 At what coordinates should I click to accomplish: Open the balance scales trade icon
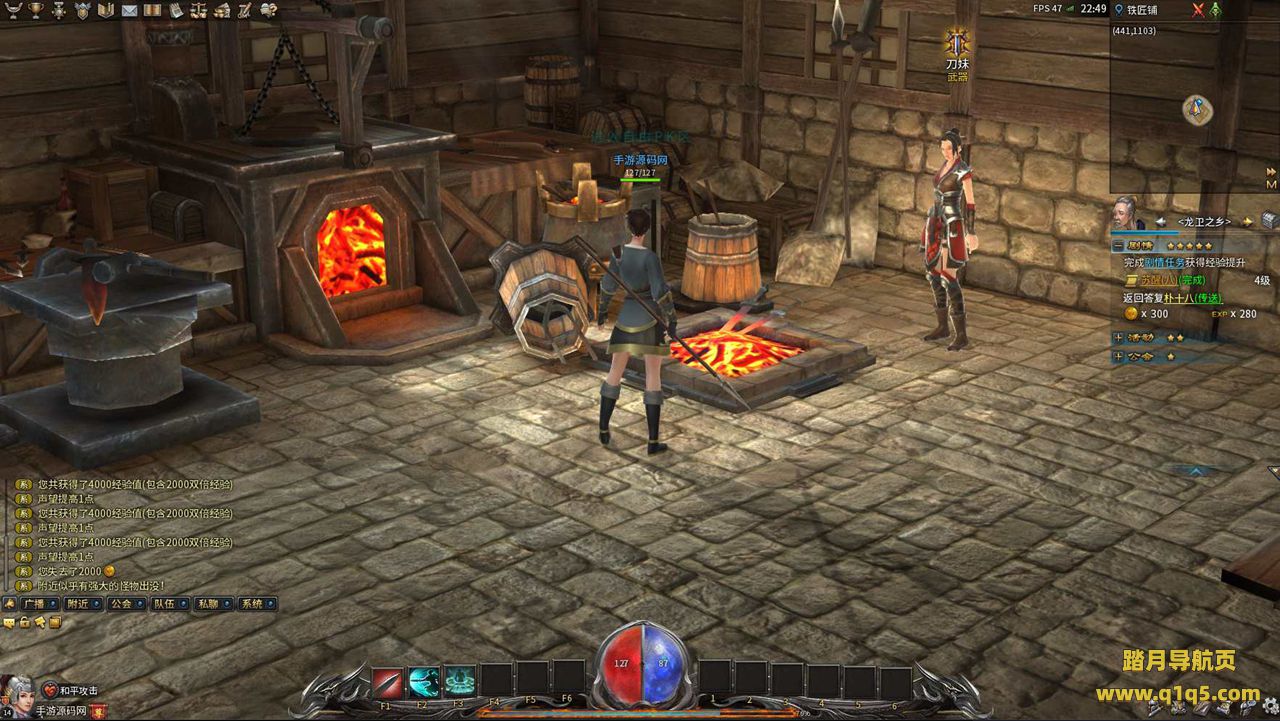click(x=199, y=10)
